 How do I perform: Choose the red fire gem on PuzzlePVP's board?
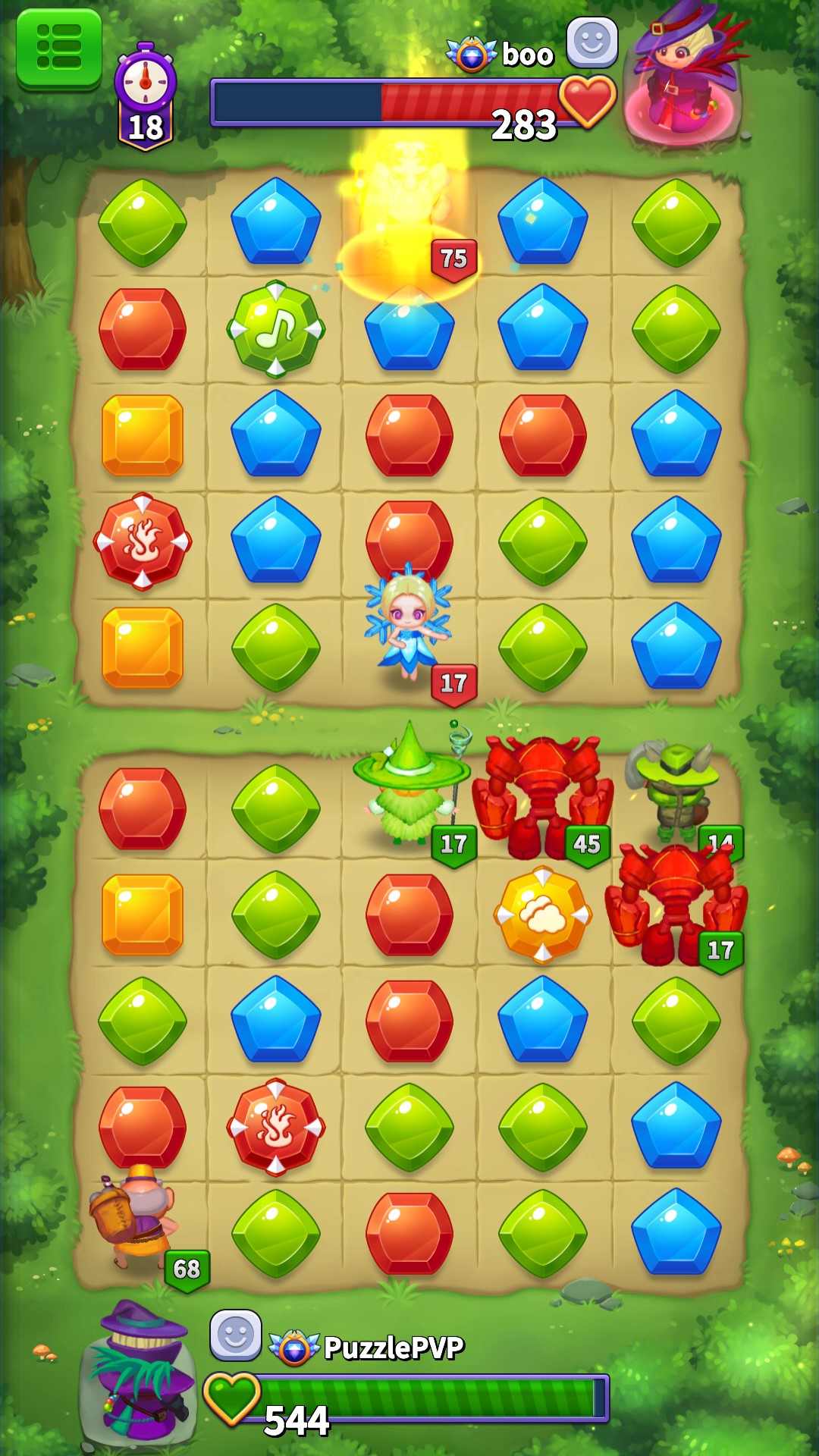click(276, 1128)
